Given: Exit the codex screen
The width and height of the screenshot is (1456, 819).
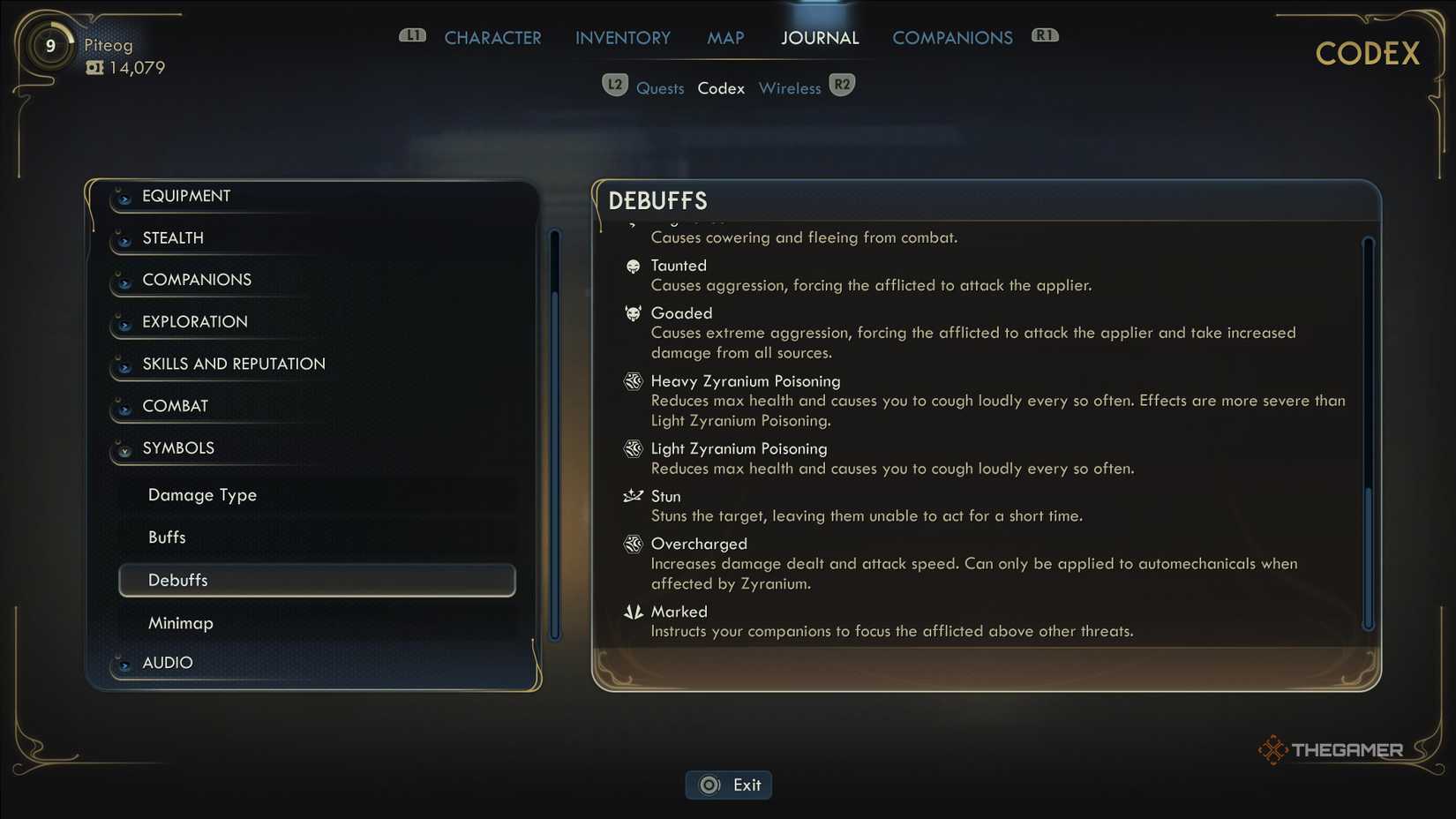Looking at the screenshot, I should click(729, 785).
